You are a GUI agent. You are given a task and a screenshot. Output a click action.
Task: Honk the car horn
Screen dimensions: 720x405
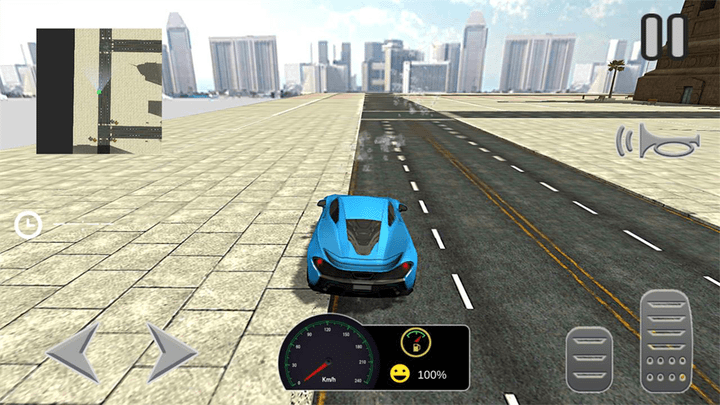pyautogui.click(x=655, y=142)
